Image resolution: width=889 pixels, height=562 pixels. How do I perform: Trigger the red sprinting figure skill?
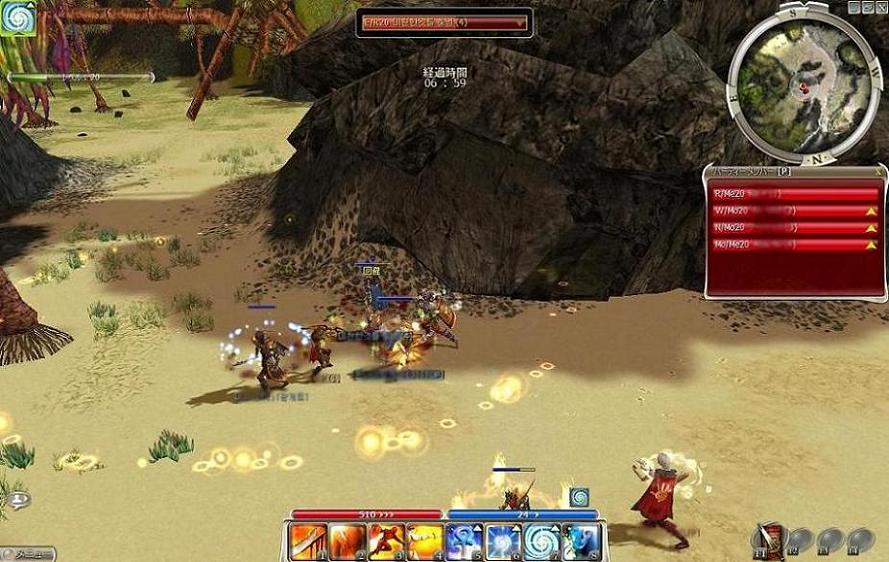pyautogui.click(x=386, y=541)
